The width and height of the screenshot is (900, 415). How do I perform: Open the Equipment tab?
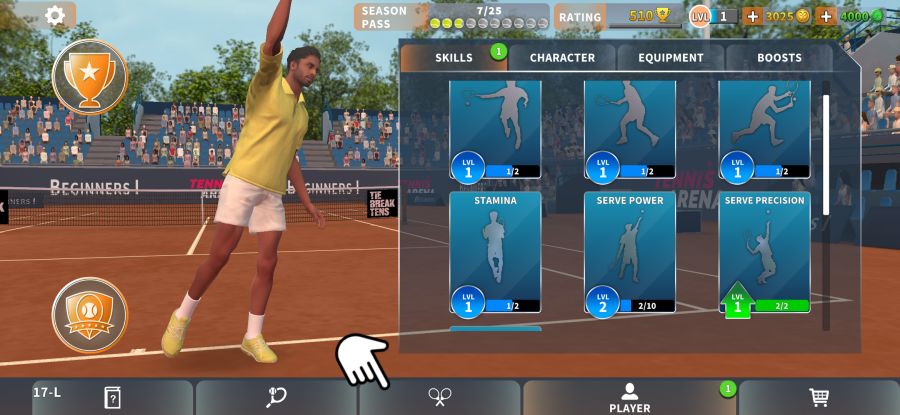(671, 58)
